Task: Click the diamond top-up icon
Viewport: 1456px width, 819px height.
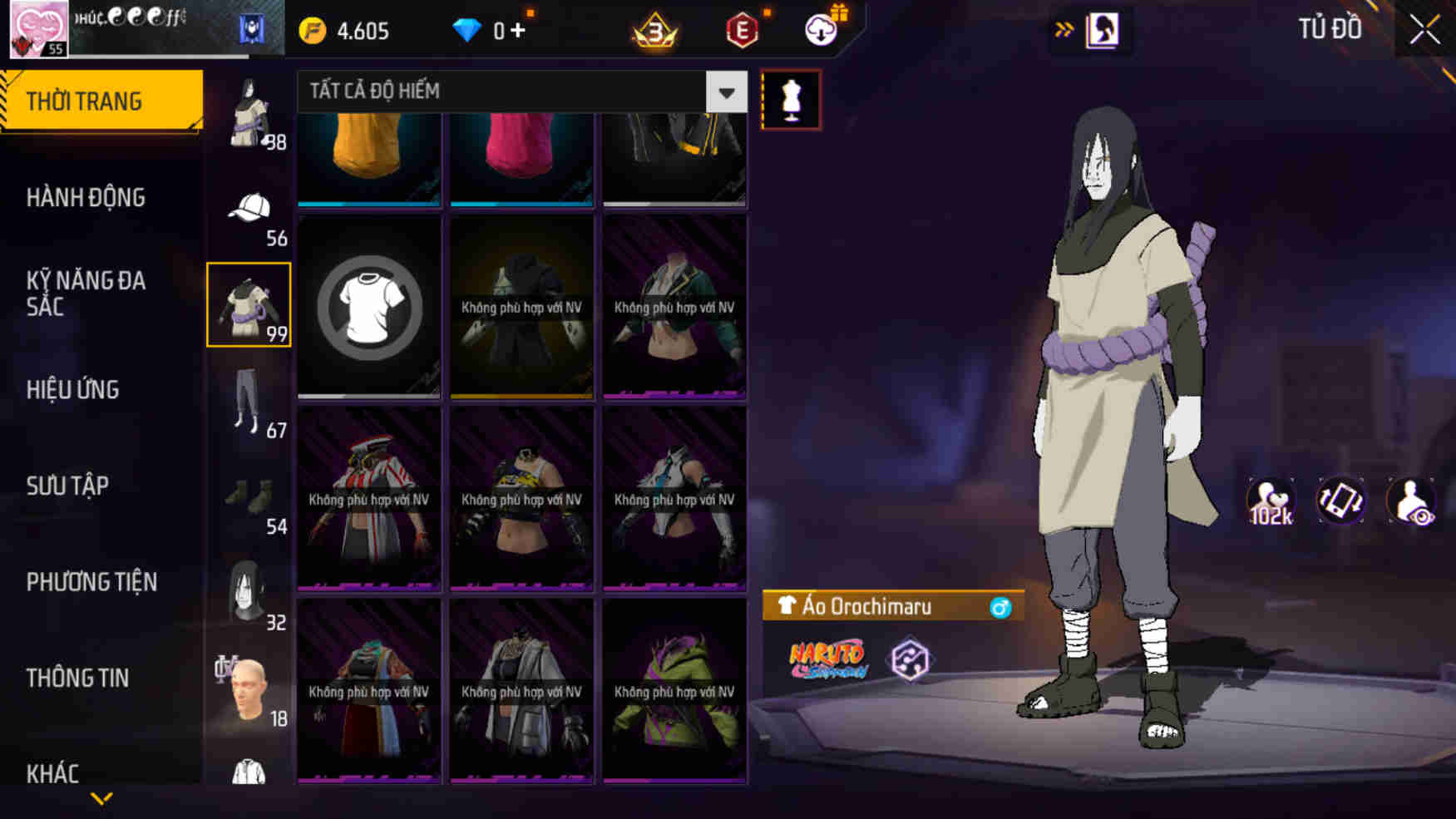Action: [471, 27]
